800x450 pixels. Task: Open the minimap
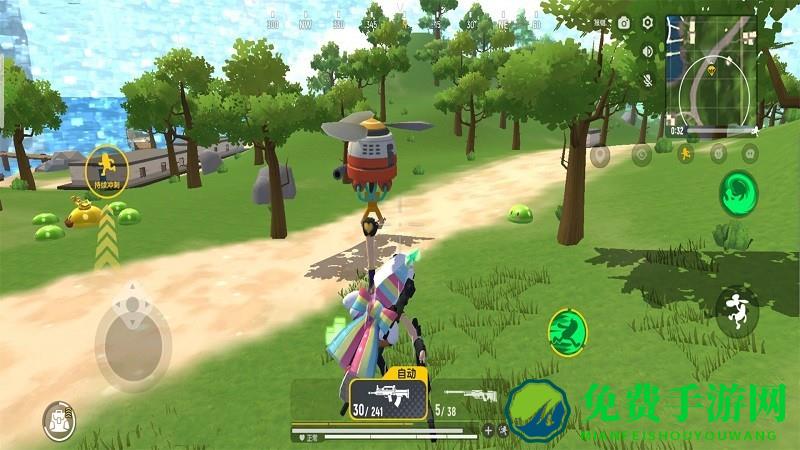tap(713, 70)
